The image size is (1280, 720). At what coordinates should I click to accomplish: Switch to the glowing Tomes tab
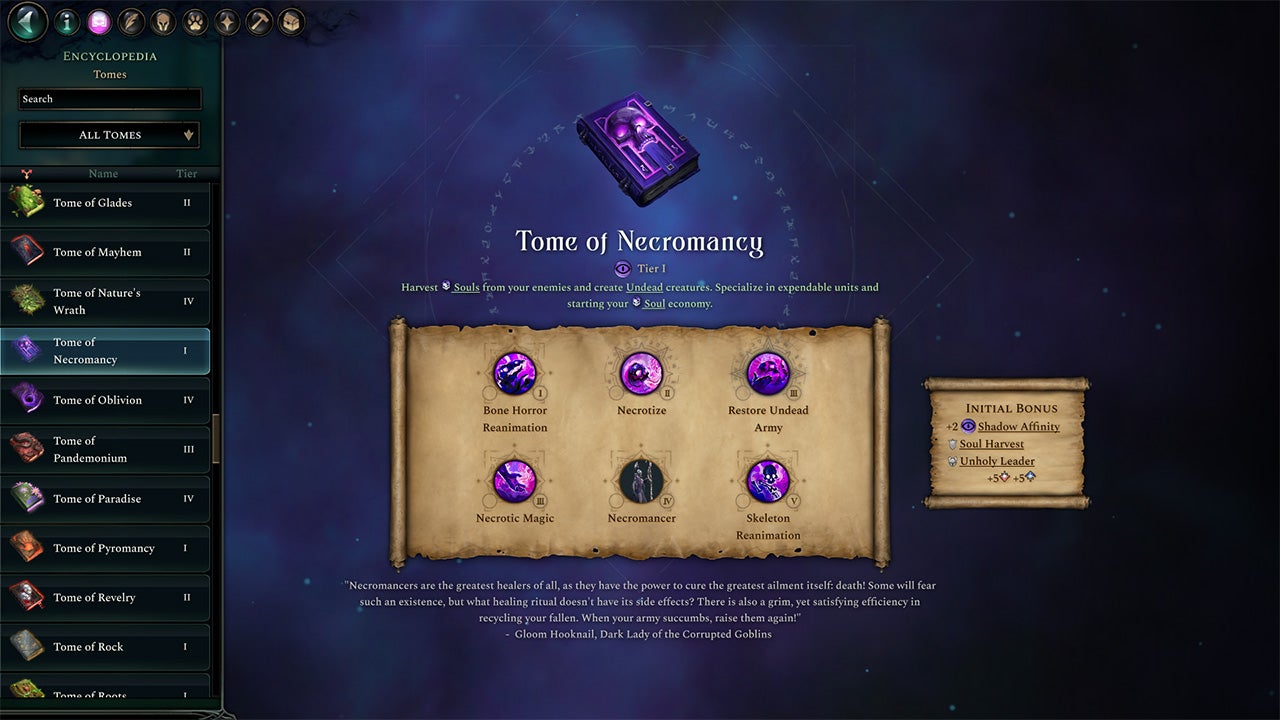pyautogui.click(x=99, y=21)
